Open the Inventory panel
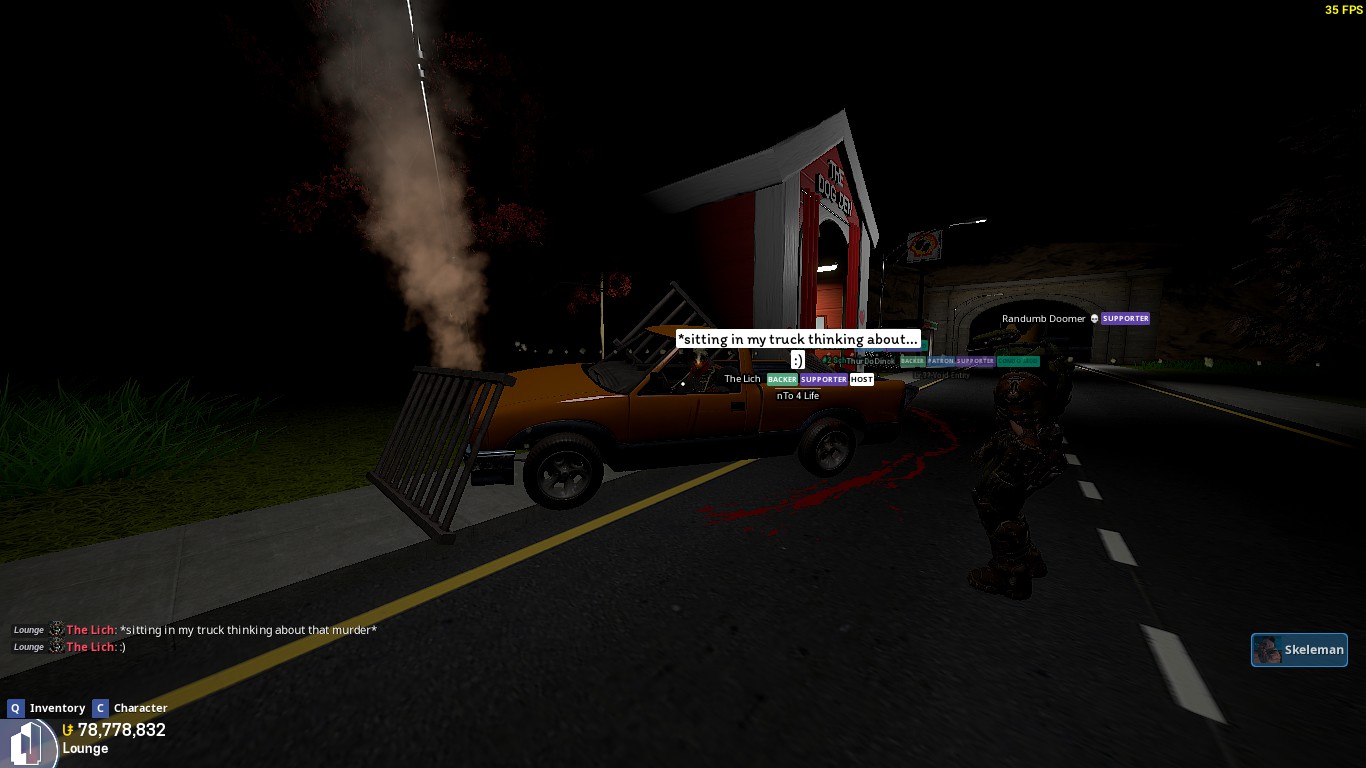Screen dimensions: 1366x768 [47, 708]
